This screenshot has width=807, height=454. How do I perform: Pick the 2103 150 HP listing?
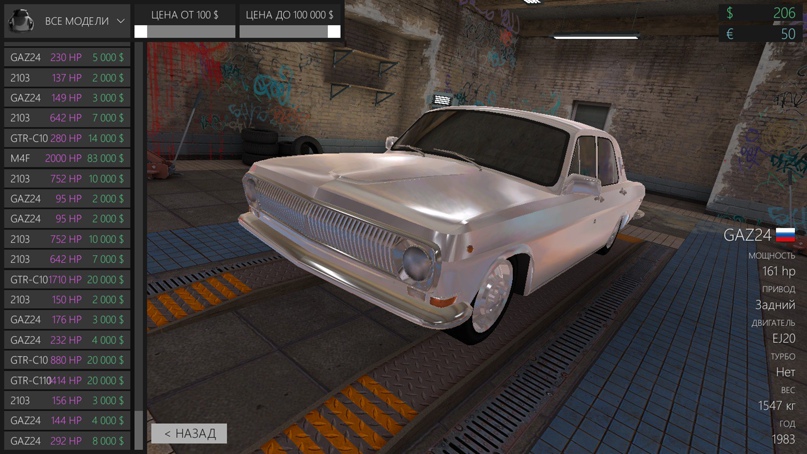click(x=67, y=299)
